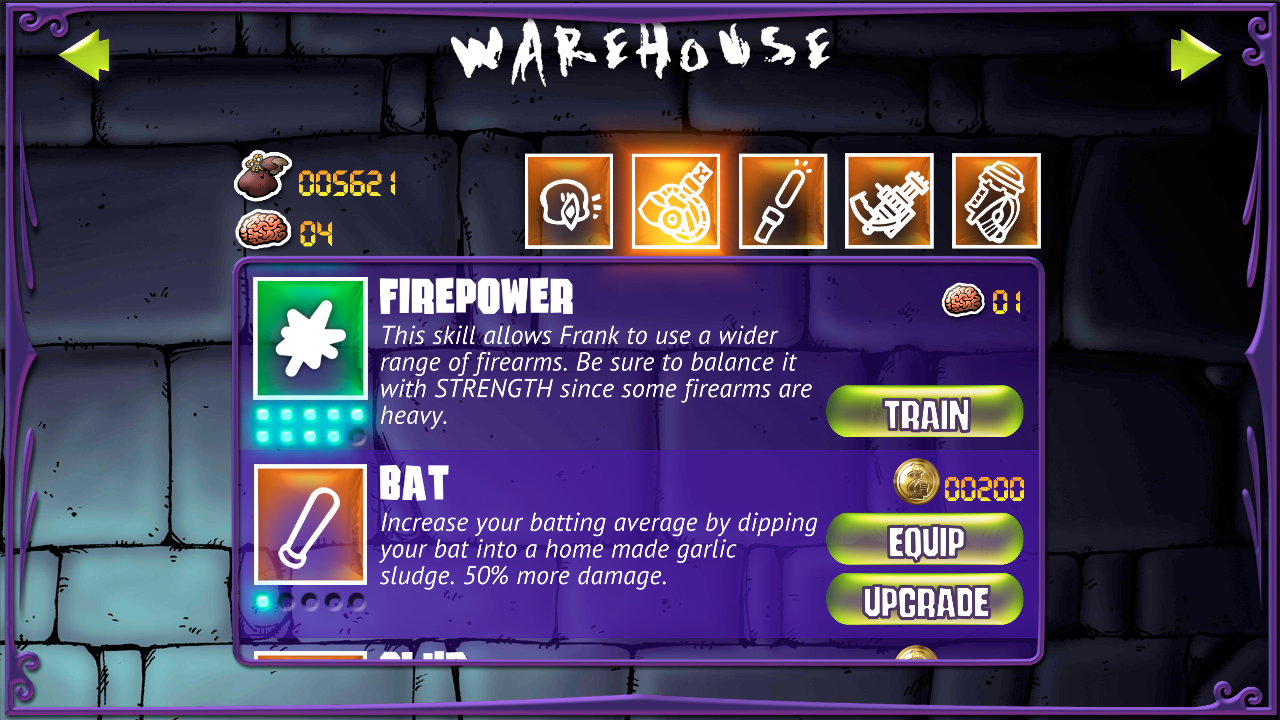This screenshot has height=720, width=1280.
Task: Click the Bat item icon
Action: (310, 524)
